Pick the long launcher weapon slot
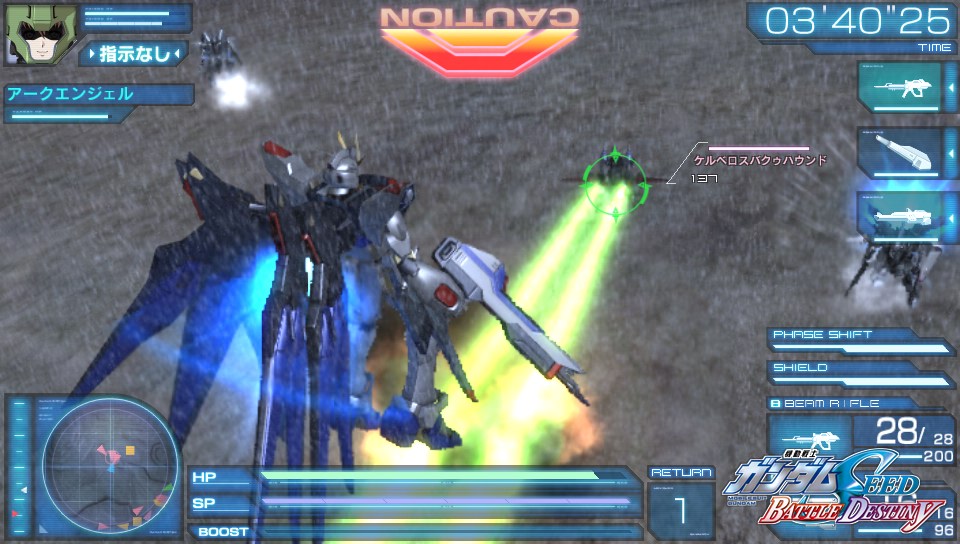Image resolution: width=960 pixels, height=544 pixels. (899, 216)
